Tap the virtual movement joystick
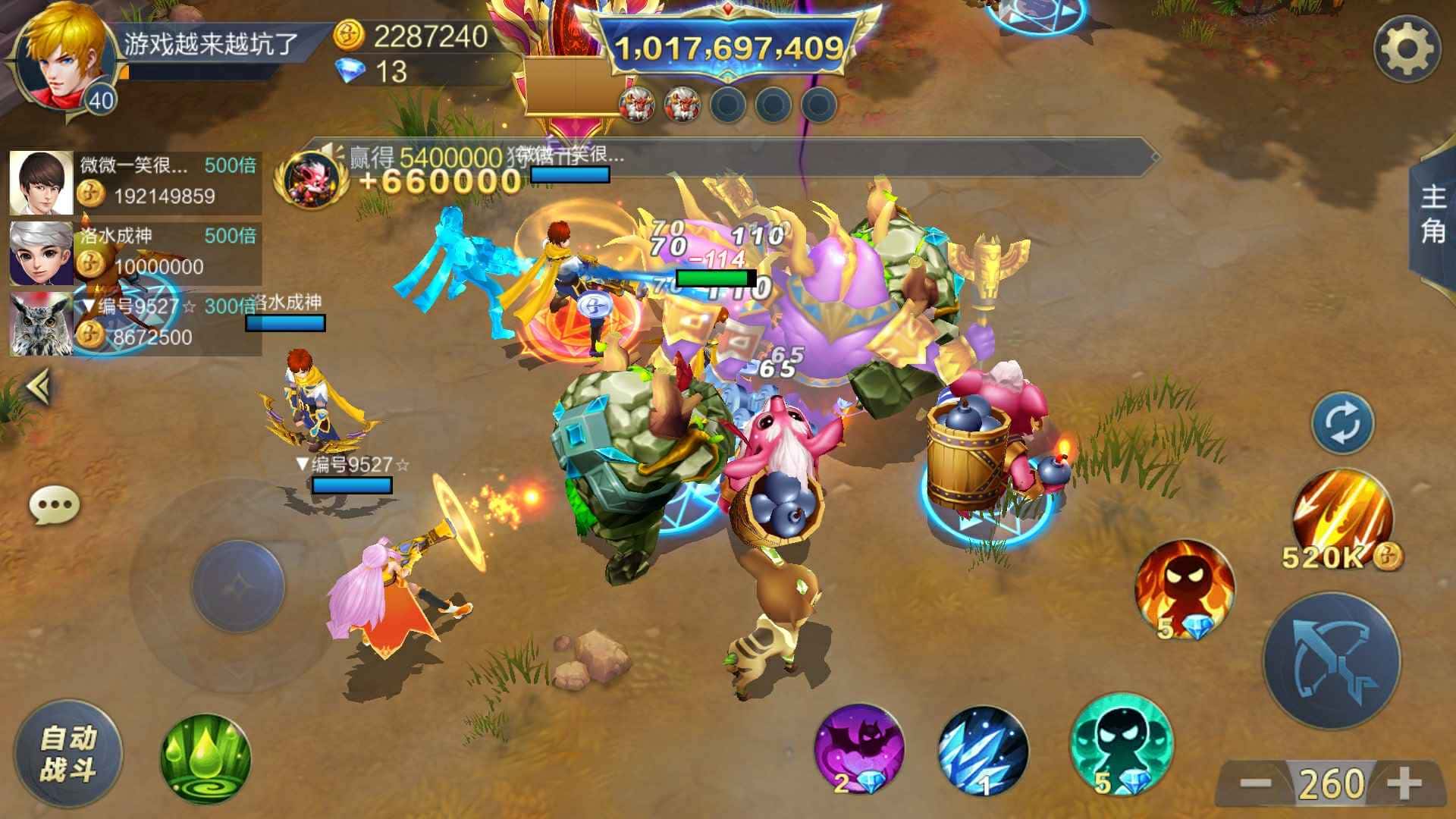 tap(238, 585)
